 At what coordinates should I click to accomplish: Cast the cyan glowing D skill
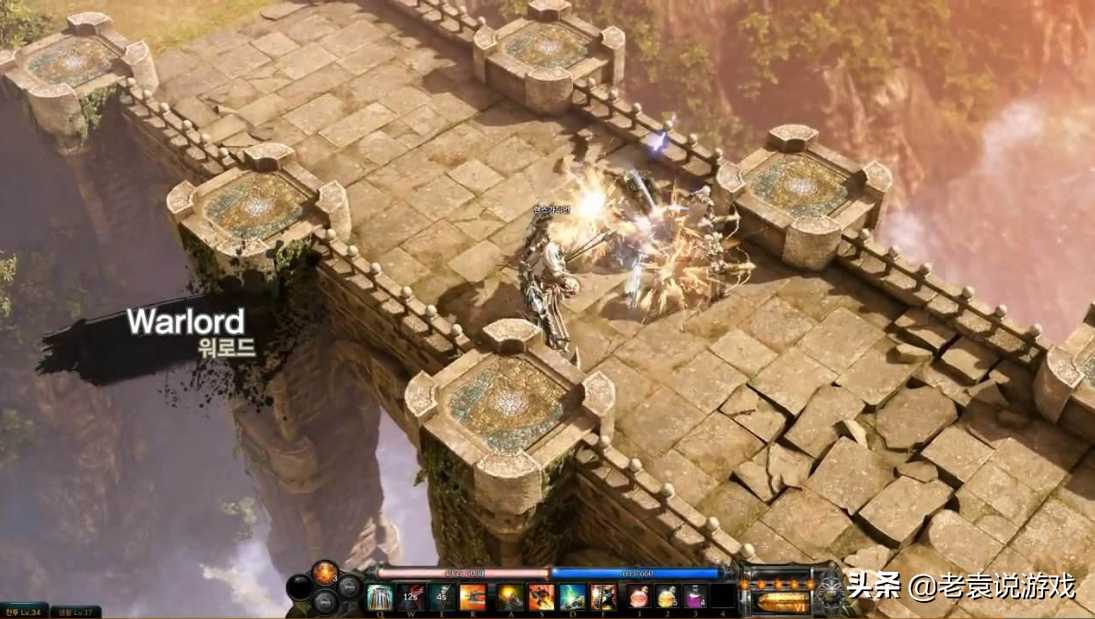[x=572, y=597]
